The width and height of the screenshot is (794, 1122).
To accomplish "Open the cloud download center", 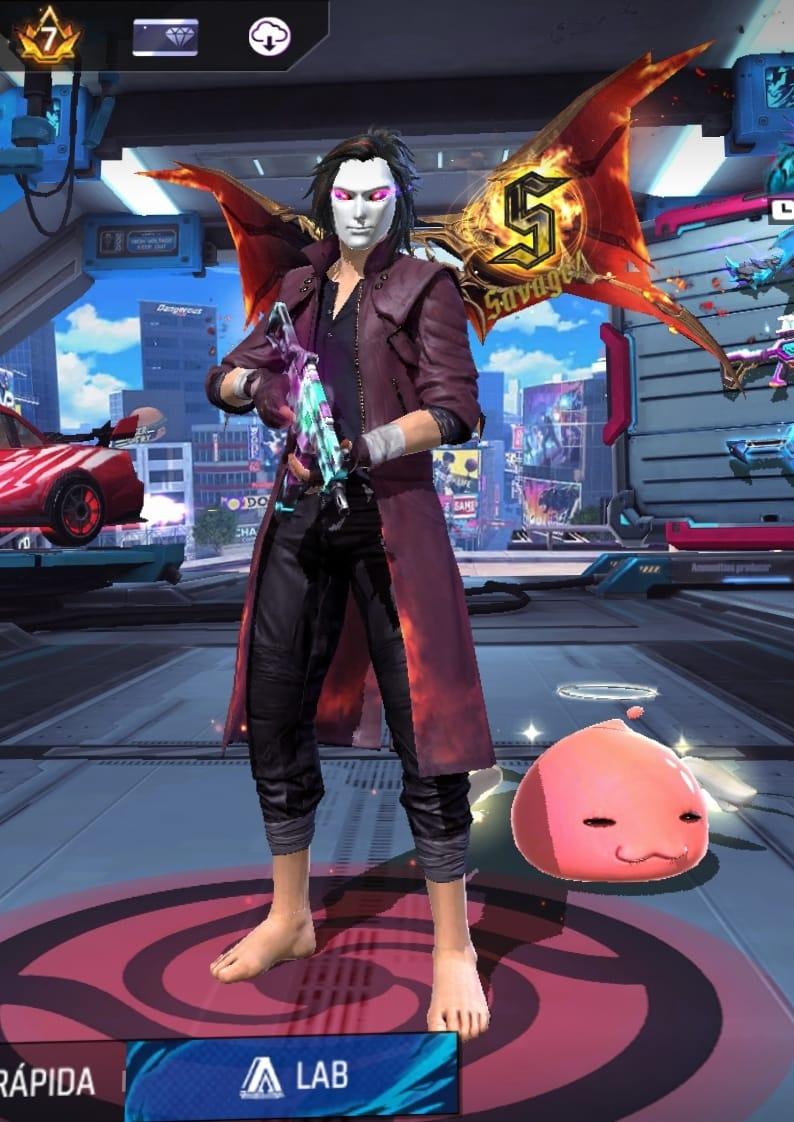I will (x=269, y=38).
